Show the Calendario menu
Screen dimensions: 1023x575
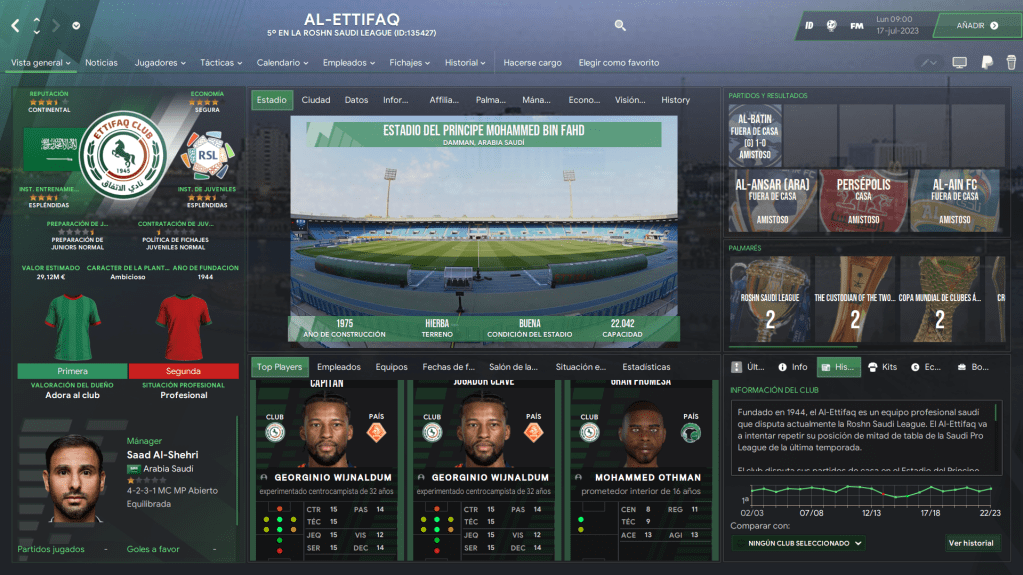(x=282, y=62)
